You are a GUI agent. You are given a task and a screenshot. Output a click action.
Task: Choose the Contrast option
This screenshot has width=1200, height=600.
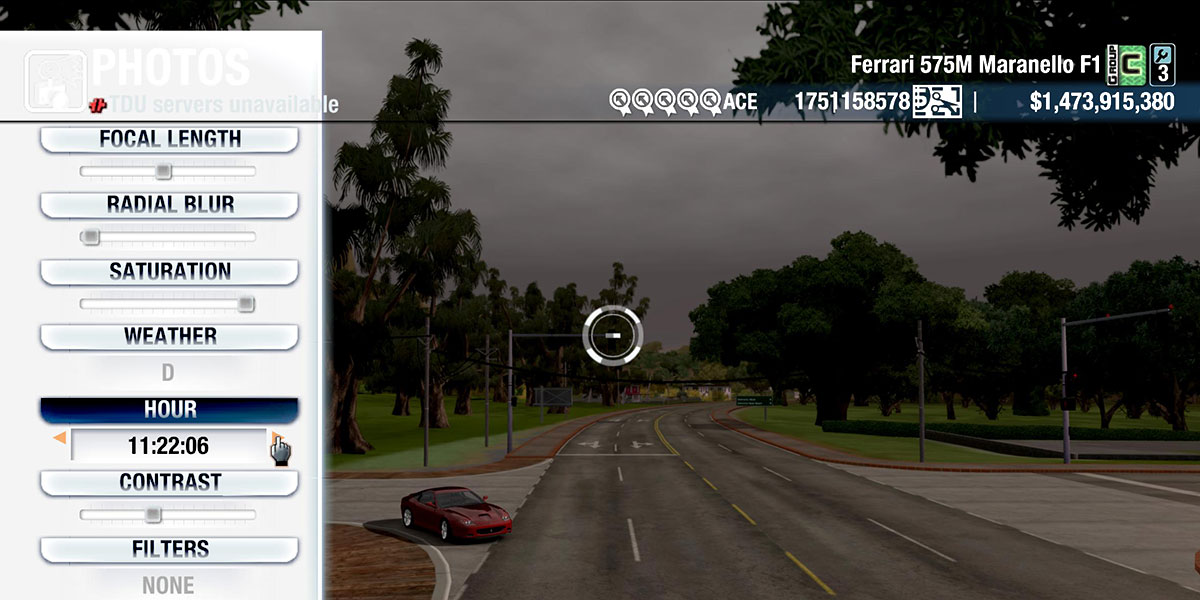[x=169, y=482]
